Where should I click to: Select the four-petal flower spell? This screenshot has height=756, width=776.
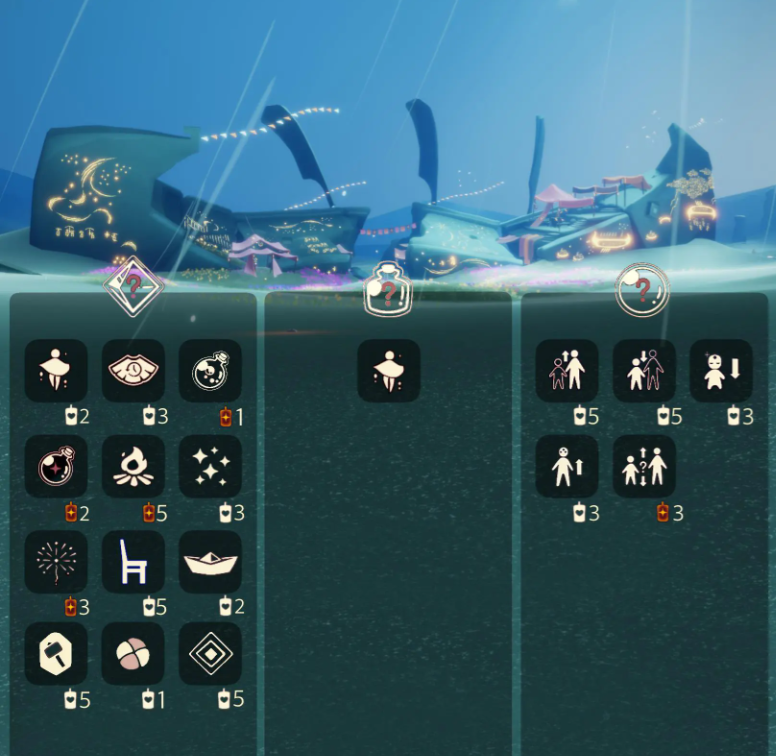(133, 654)
